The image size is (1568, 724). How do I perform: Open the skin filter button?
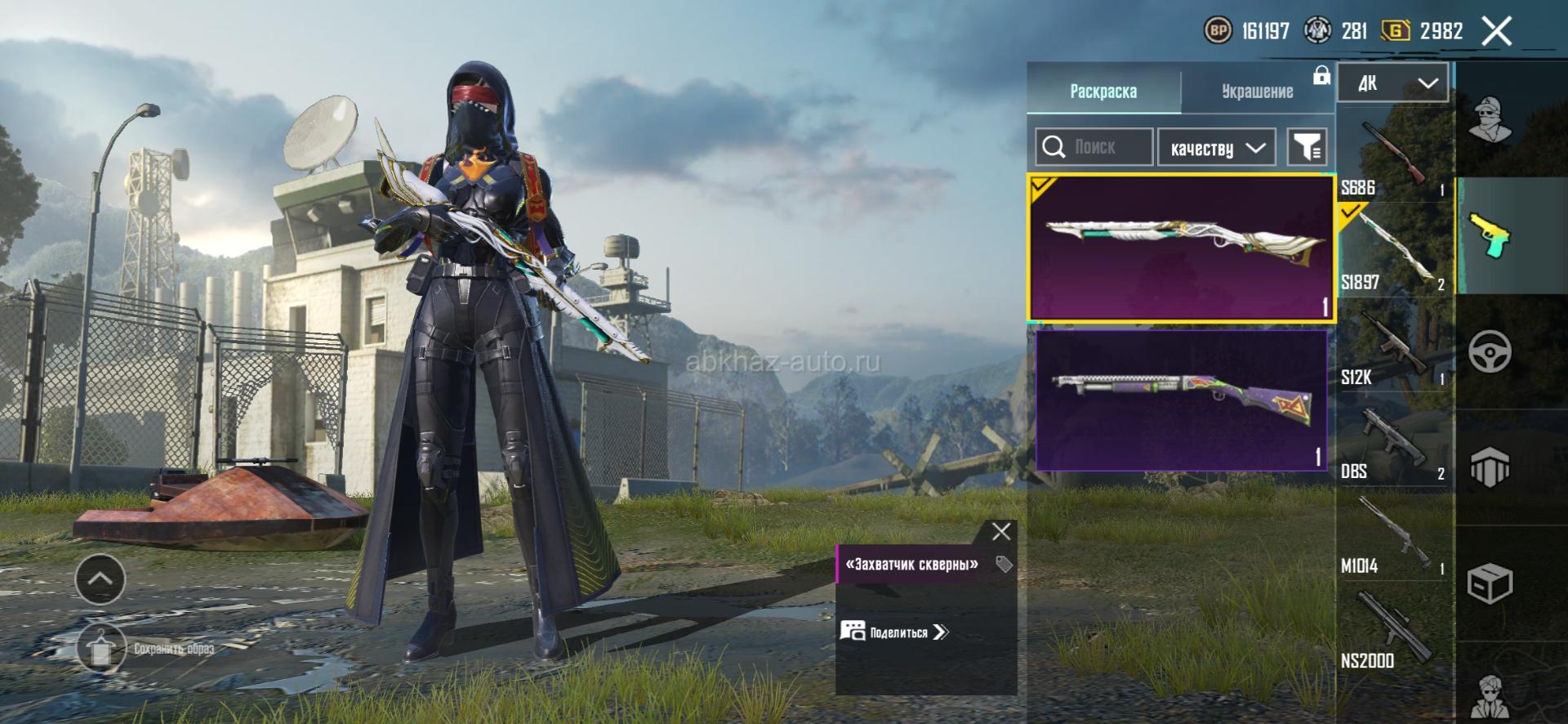coord(1307,147)
